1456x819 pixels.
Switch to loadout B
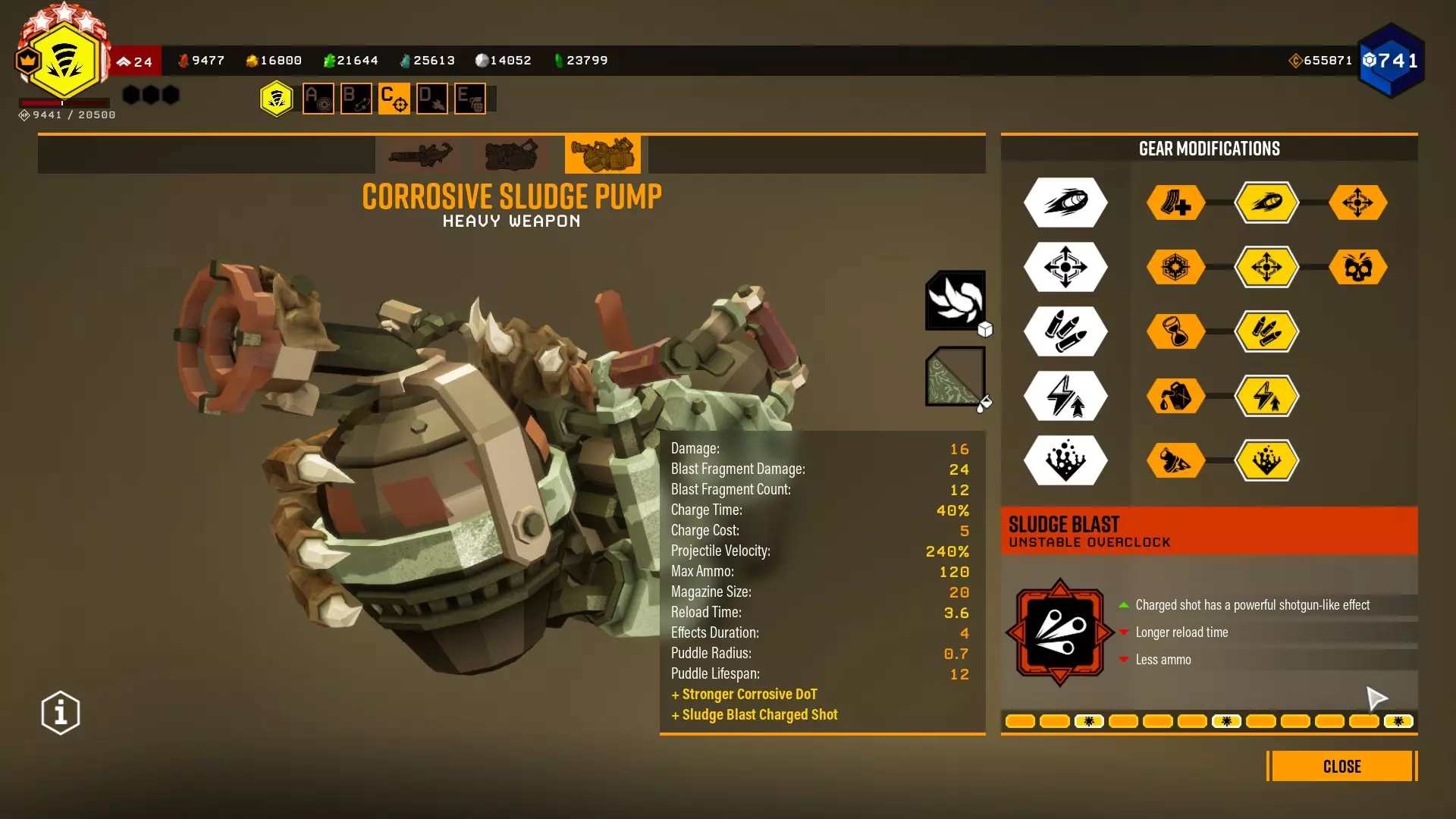(356, 99)
